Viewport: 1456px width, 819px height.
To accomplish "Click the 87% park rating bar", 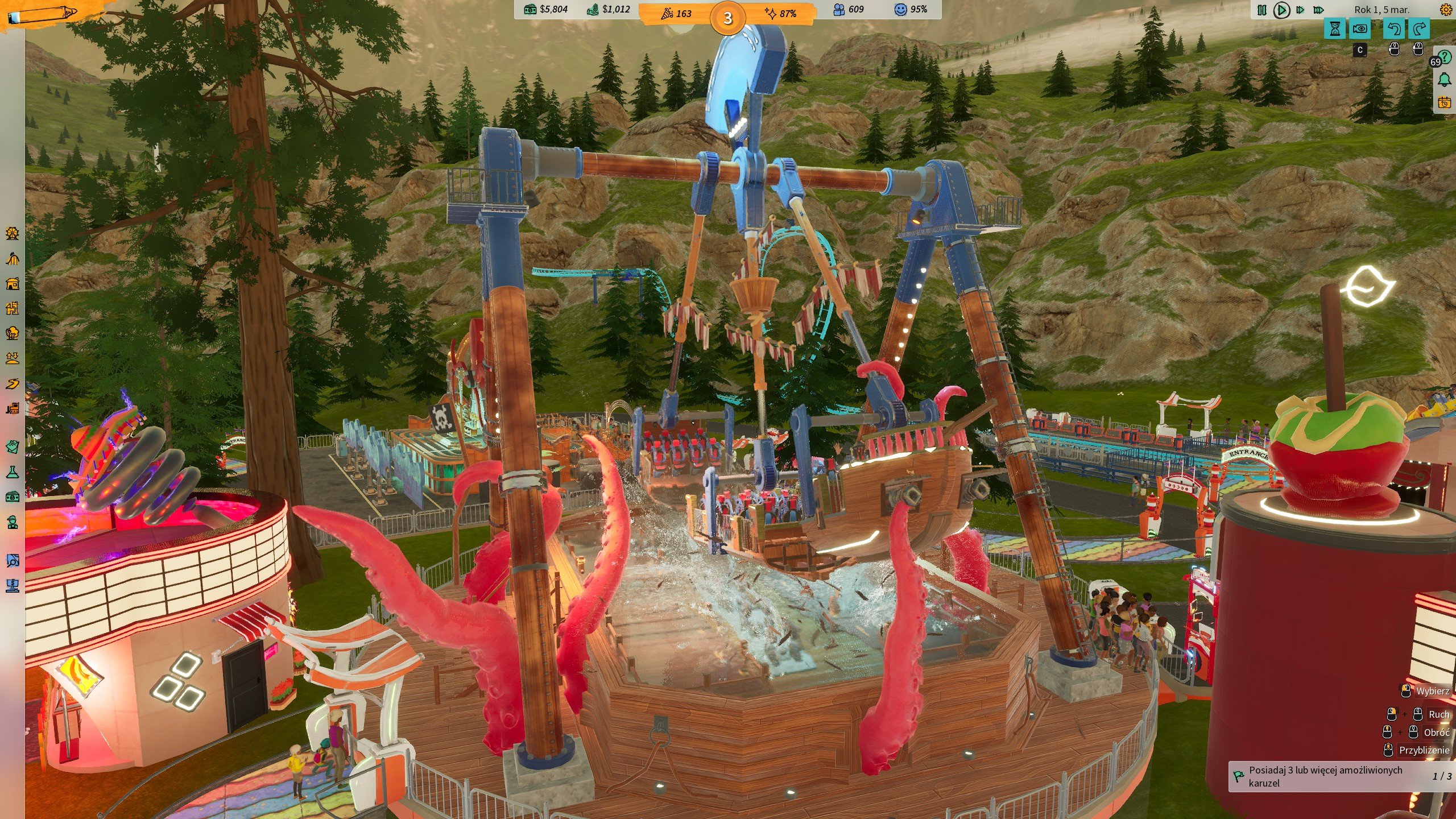I will click(x=788, y=13).
